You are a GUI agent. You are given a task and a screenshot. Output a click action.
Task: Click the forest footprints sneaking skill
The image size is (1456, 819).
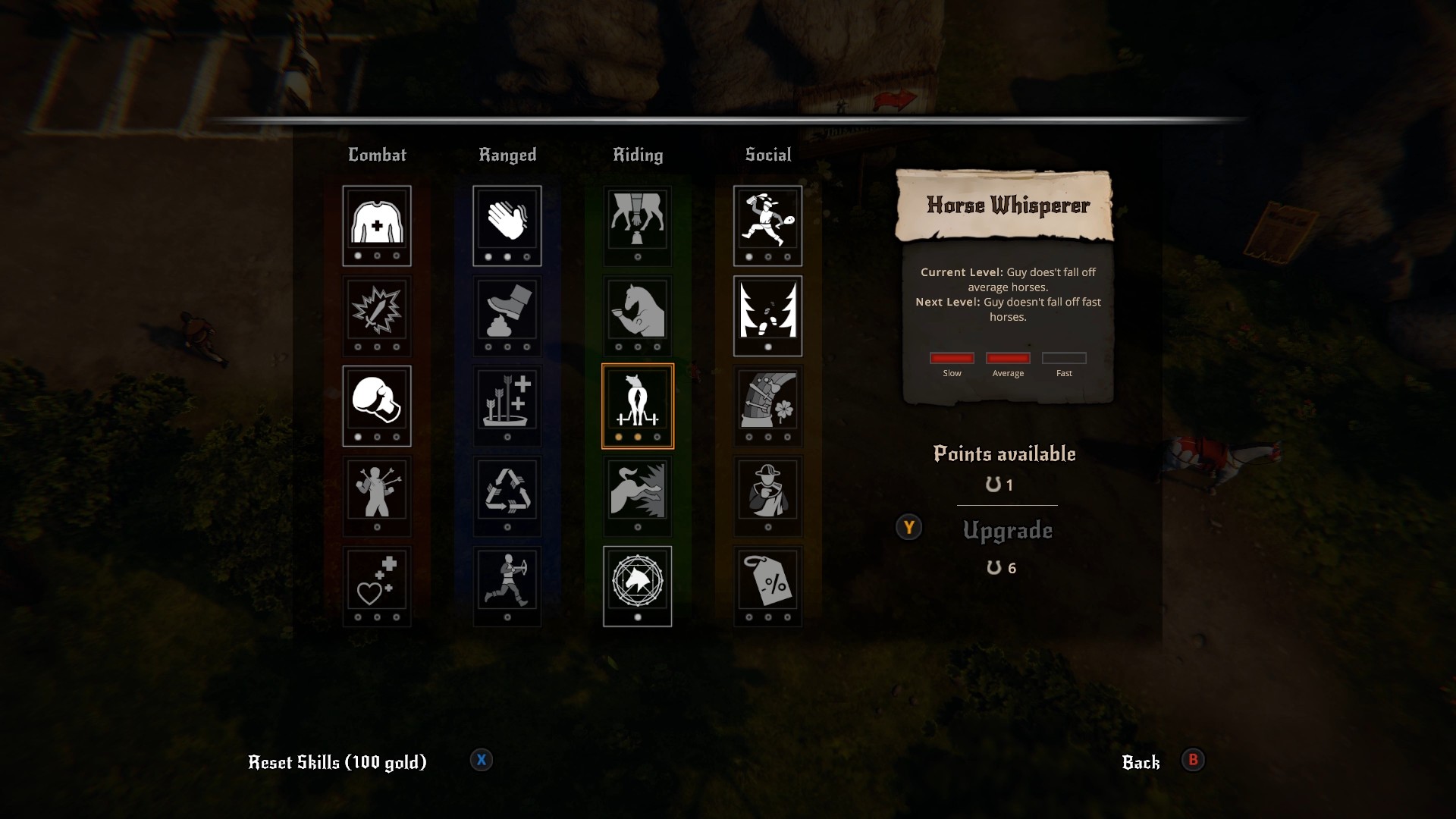(x=768, y=315)
